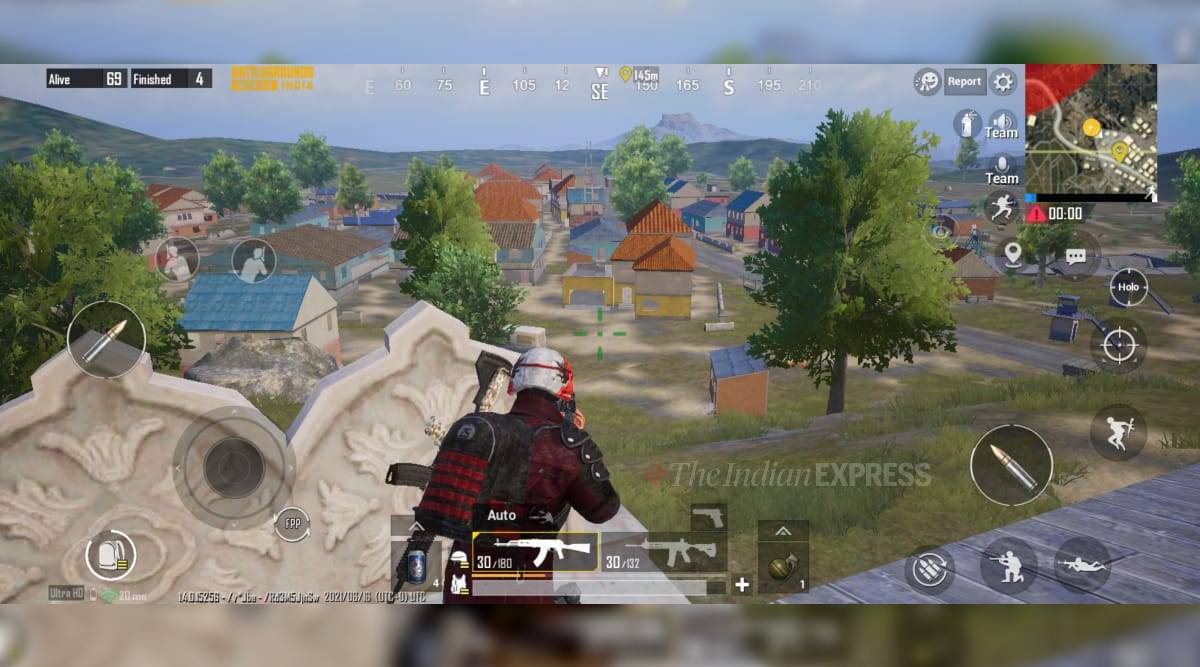This screenshot has width=1200, height=667.
Task: Tap the sprint running-man icon
Action: 1000,208
